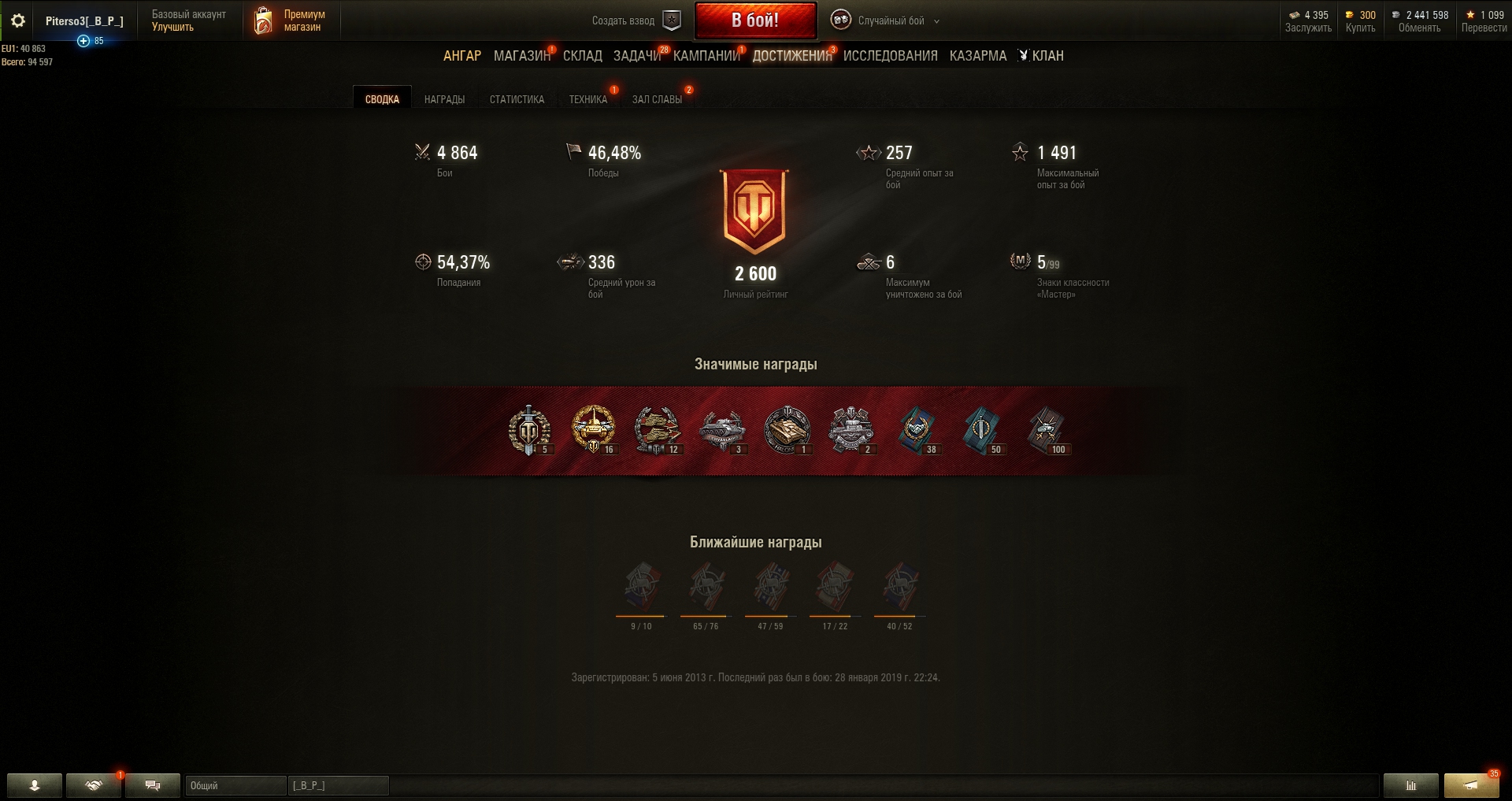Click the platoon helmet icon beside Создать взвод
Viewport: 1512px width, 801px height.
671,21
